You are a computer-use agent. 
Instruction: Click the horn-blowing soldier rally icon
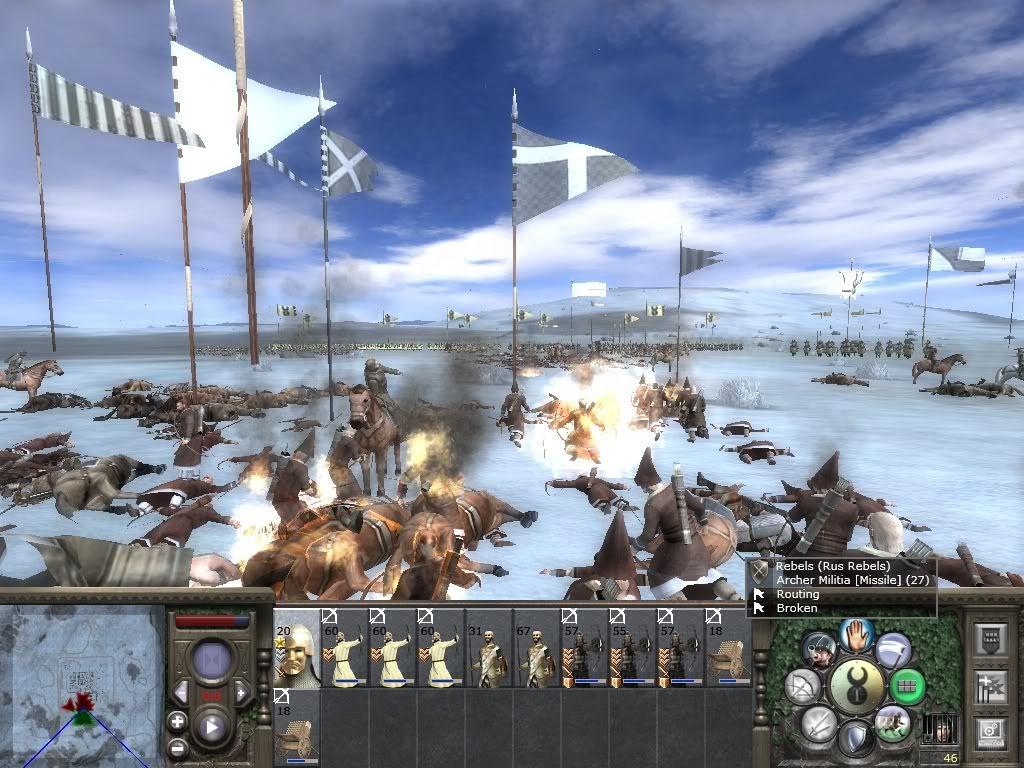point(818,650)
